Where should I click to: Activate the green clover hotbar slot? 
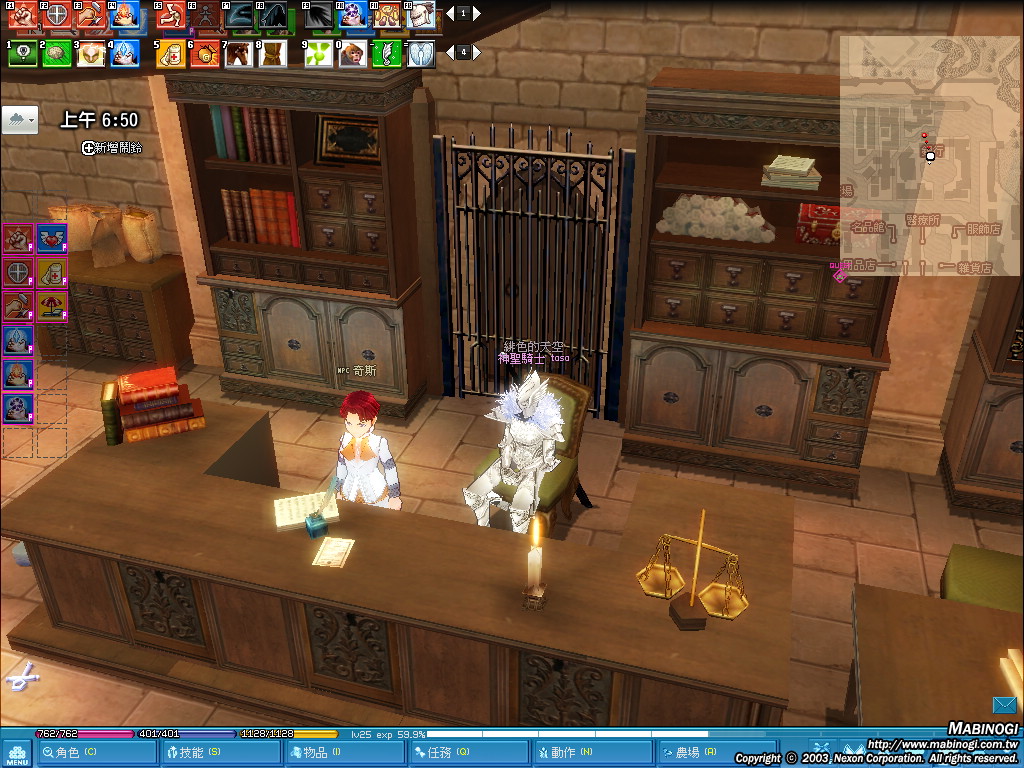point(316,53)
